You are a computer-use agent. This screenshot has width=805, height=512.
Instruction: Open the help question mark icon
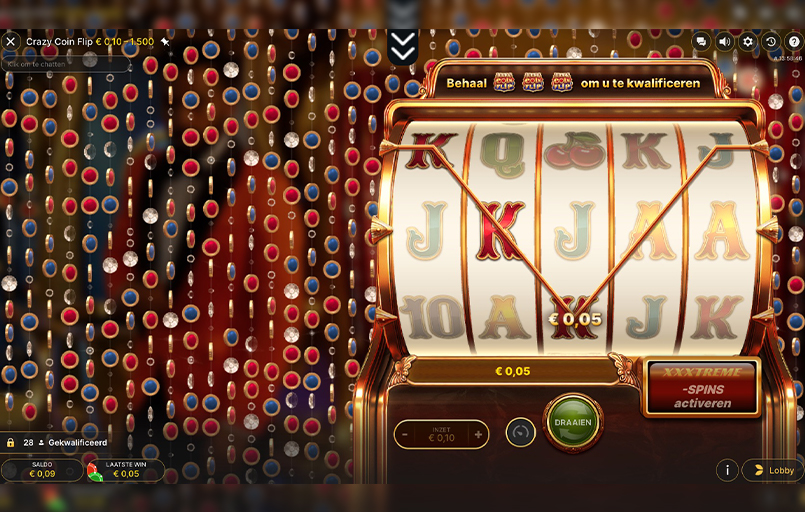(793, 42)
